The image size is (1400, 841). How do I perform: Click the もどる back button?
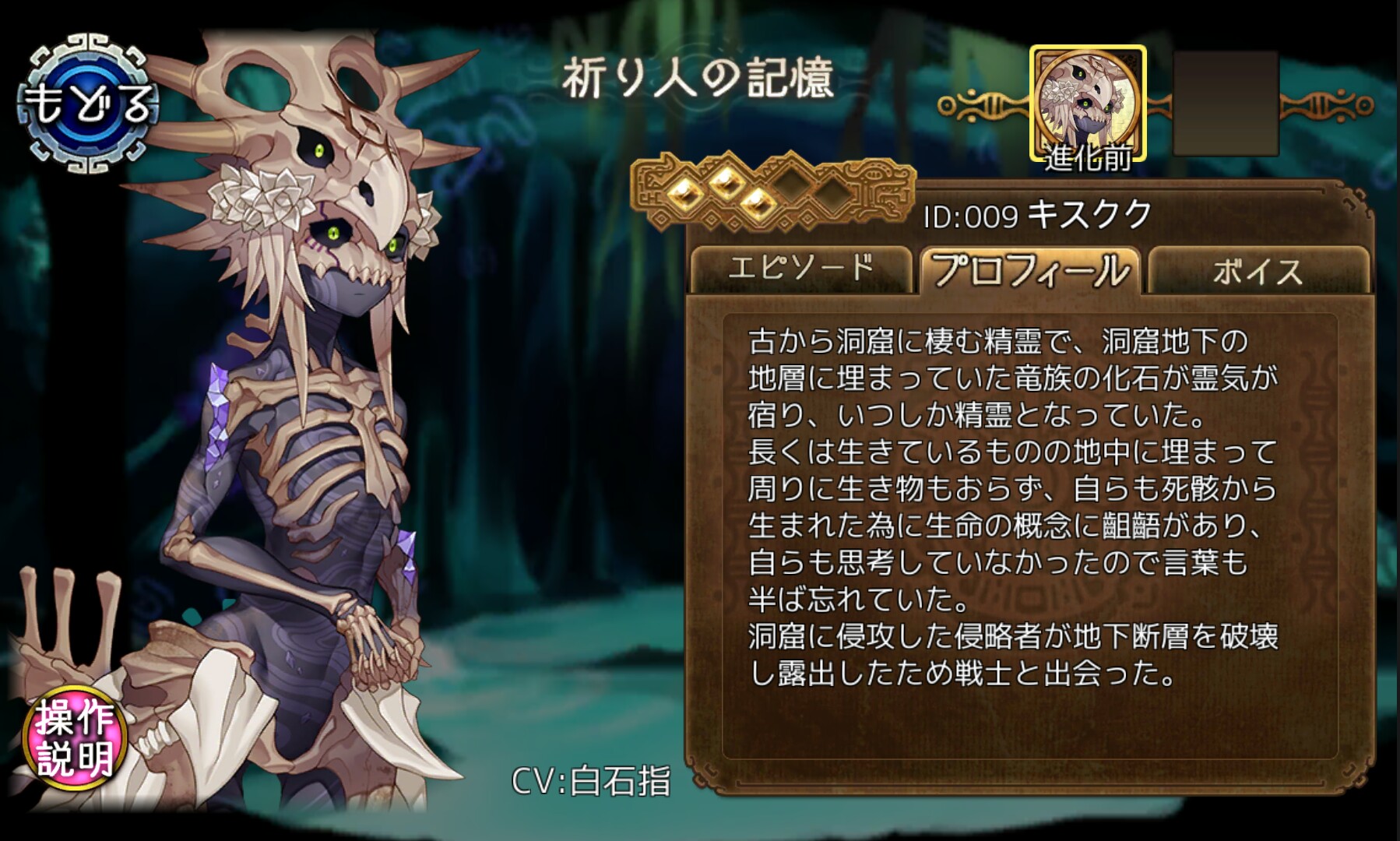pyautogui.click(x=88, y=104)
